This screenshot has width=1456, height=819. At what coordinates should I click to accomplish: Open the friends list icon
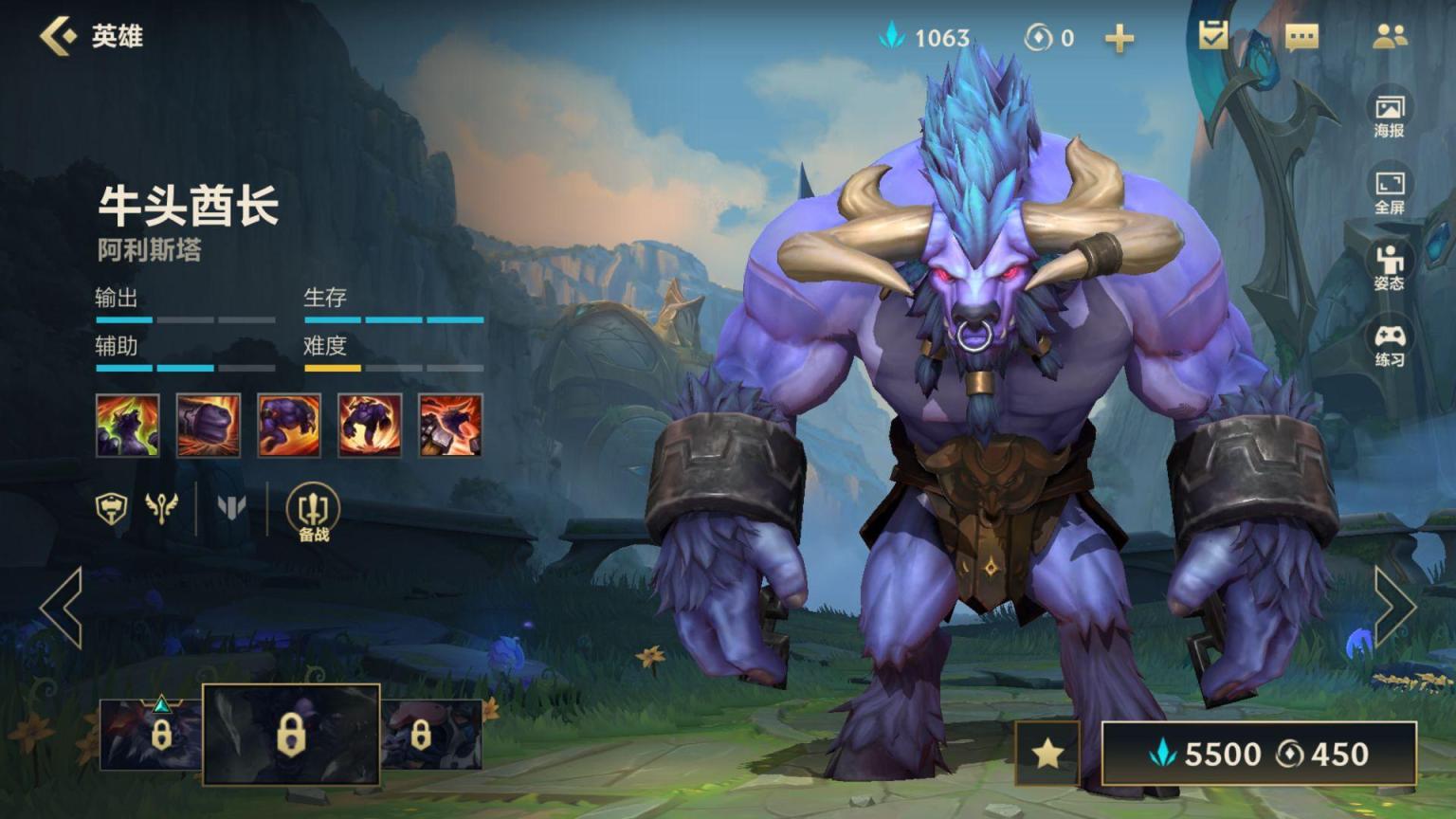click(1390, 36)
